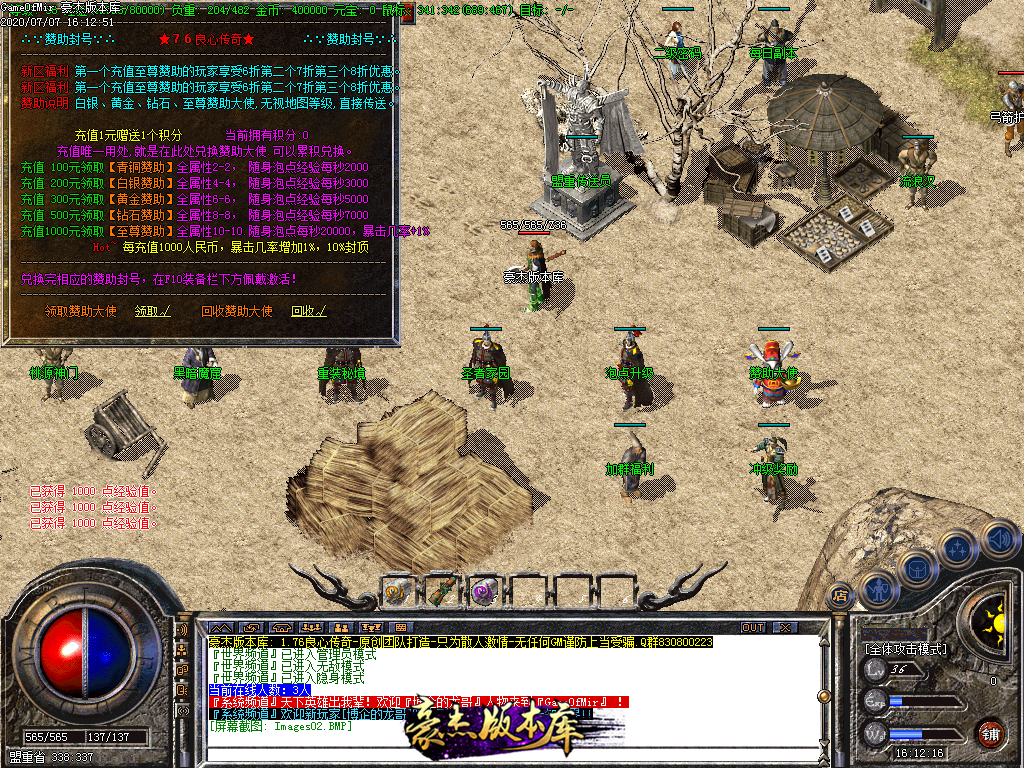This screenshot has width=1024, height=768.
Task: Close the game with the X button above chat
Action: click(786, 628)
